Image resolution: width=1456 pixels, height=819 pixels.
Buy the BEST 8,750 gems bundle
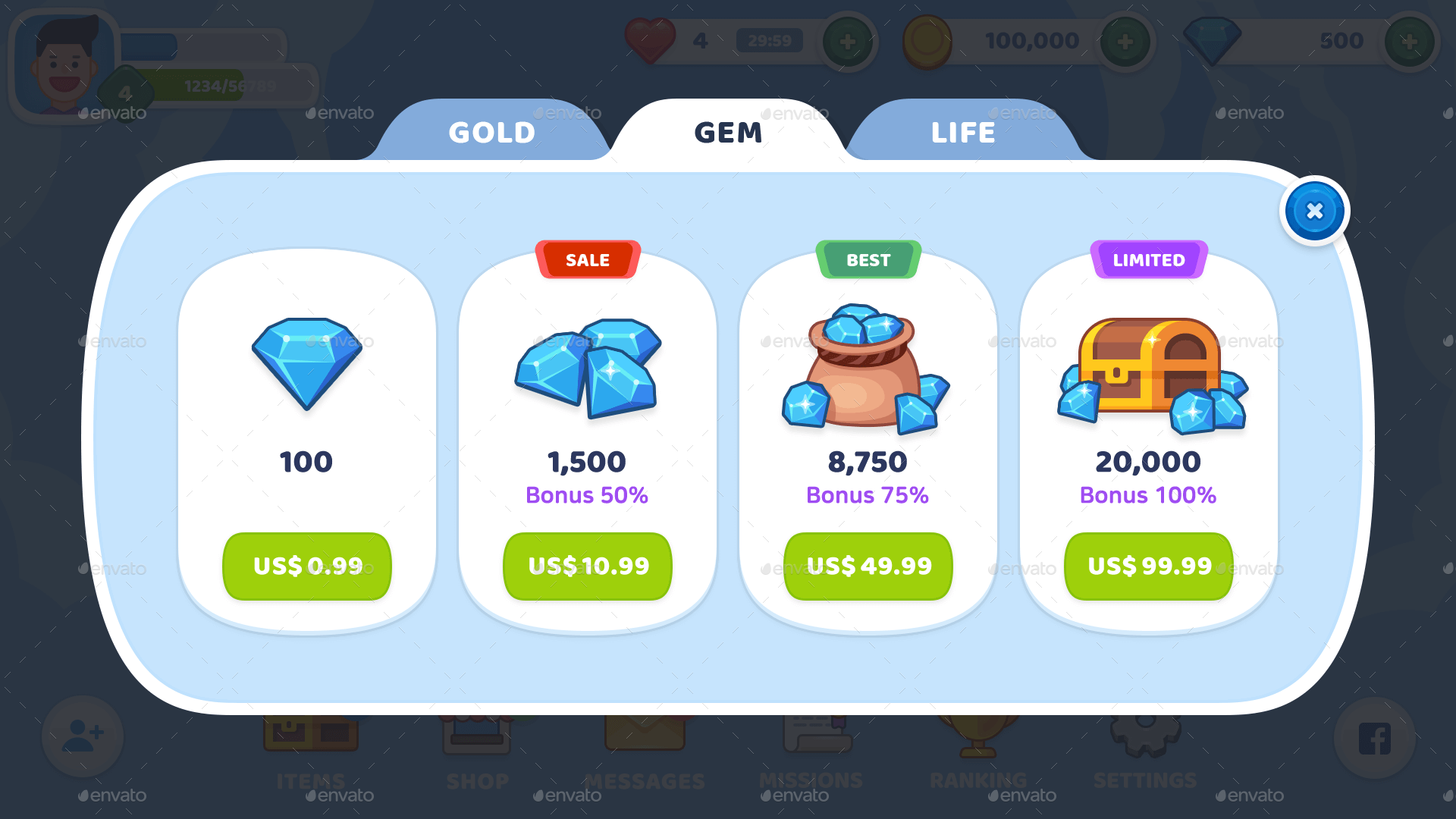pyautogui.click(x=868, y=566)
